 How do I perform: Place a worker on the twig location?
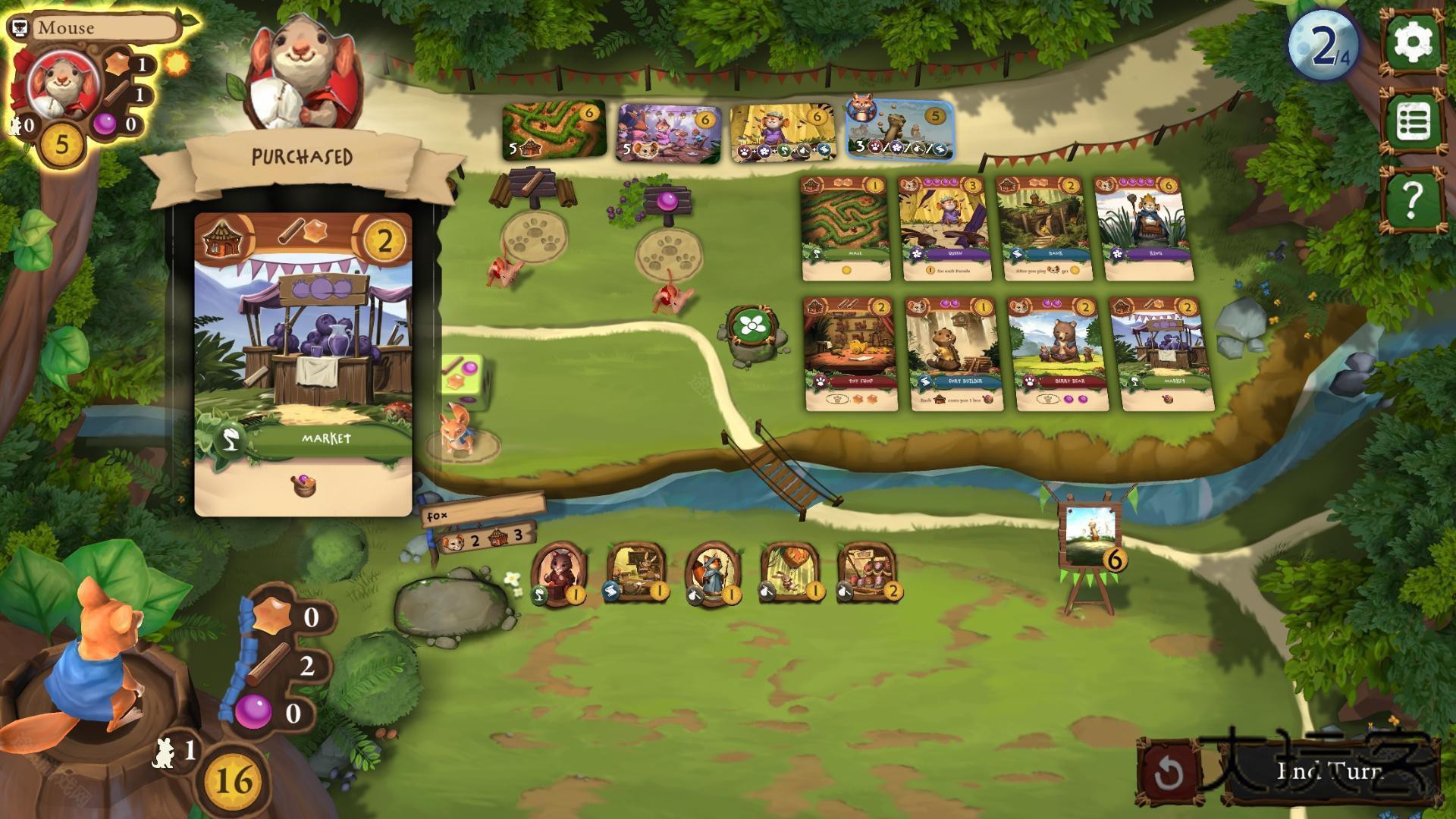click(536, 237)
